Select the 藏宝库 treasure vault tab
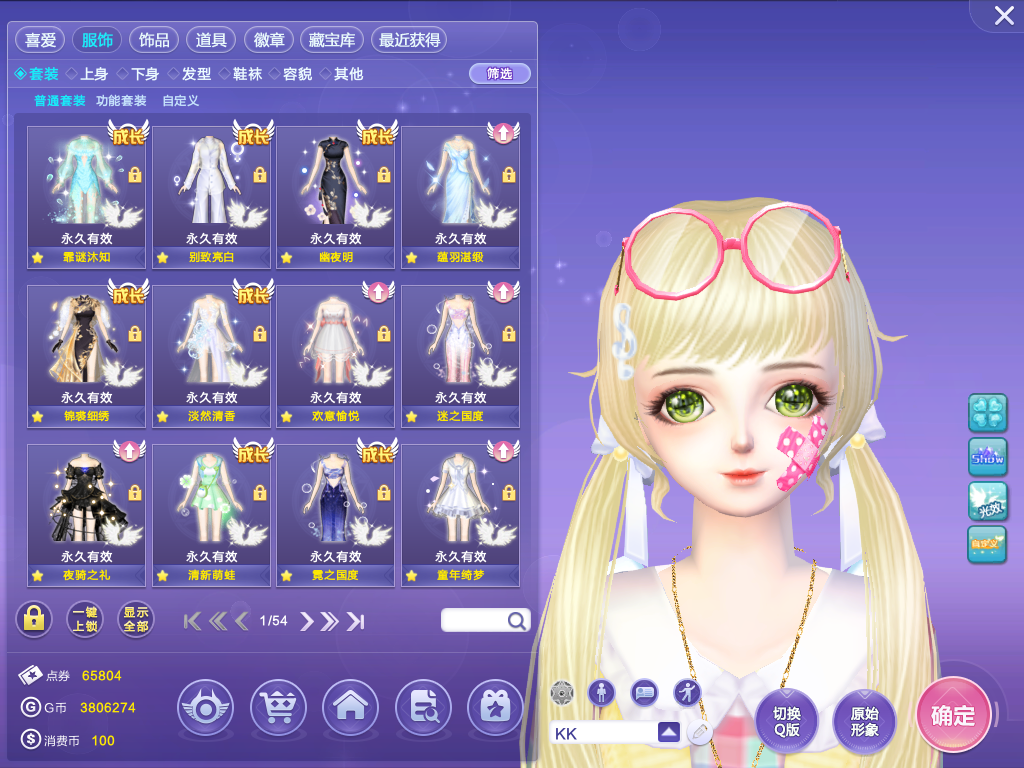This screenshot has height=768, width=1024. click(x=332, y=40)
